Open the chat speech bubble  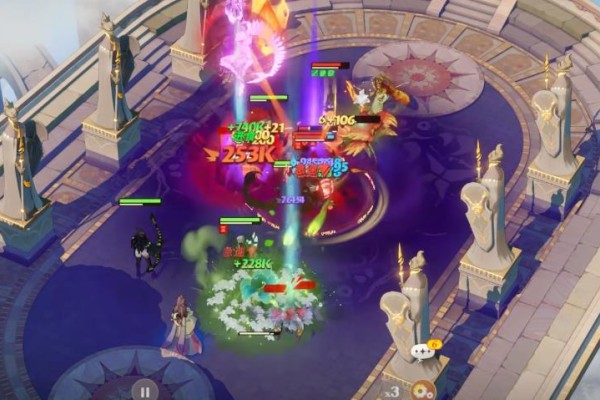pyautogui.click(x=423, y=351)
